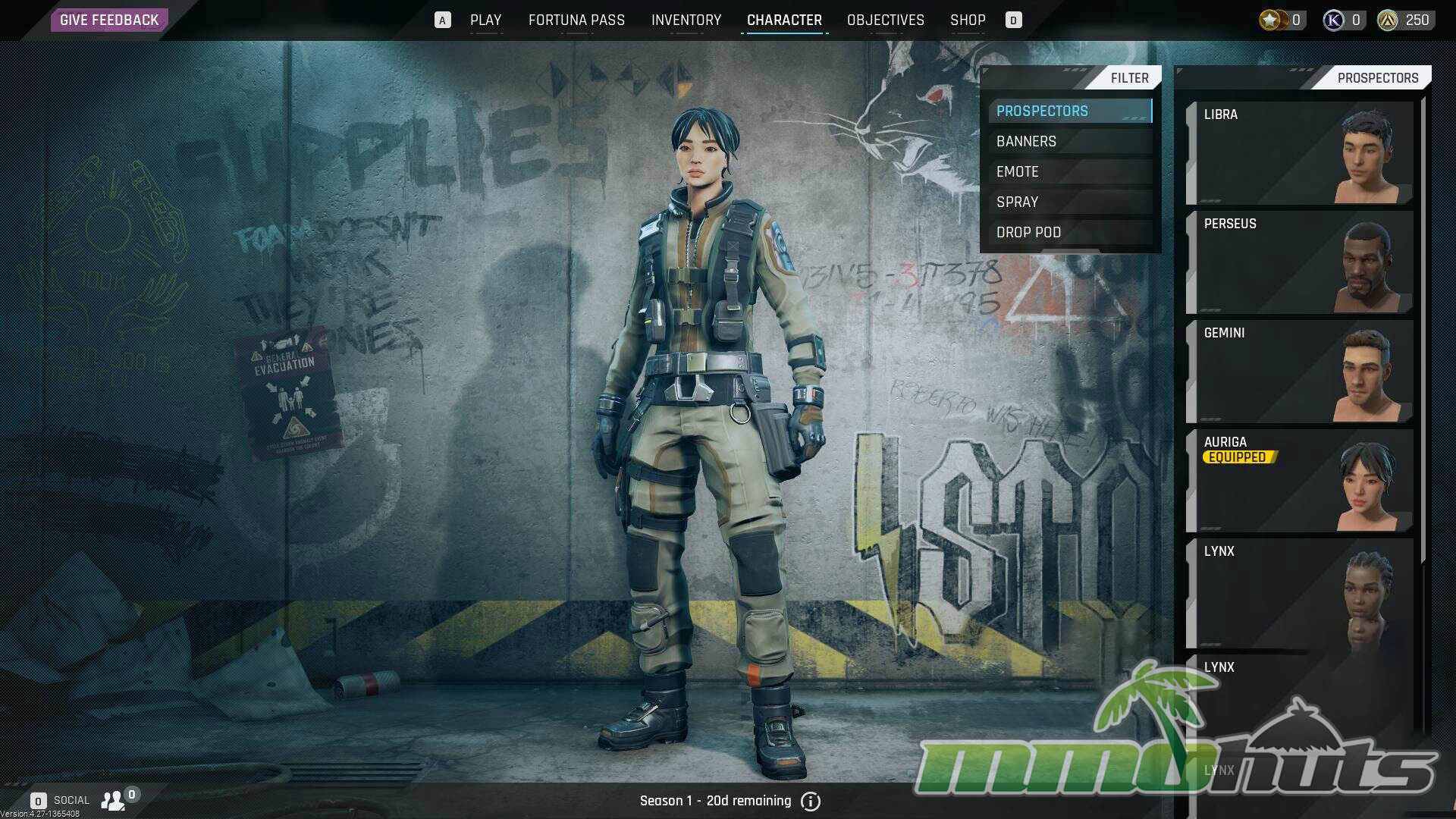
Task: Click the season info icon
Action: (x=811, y=802)
